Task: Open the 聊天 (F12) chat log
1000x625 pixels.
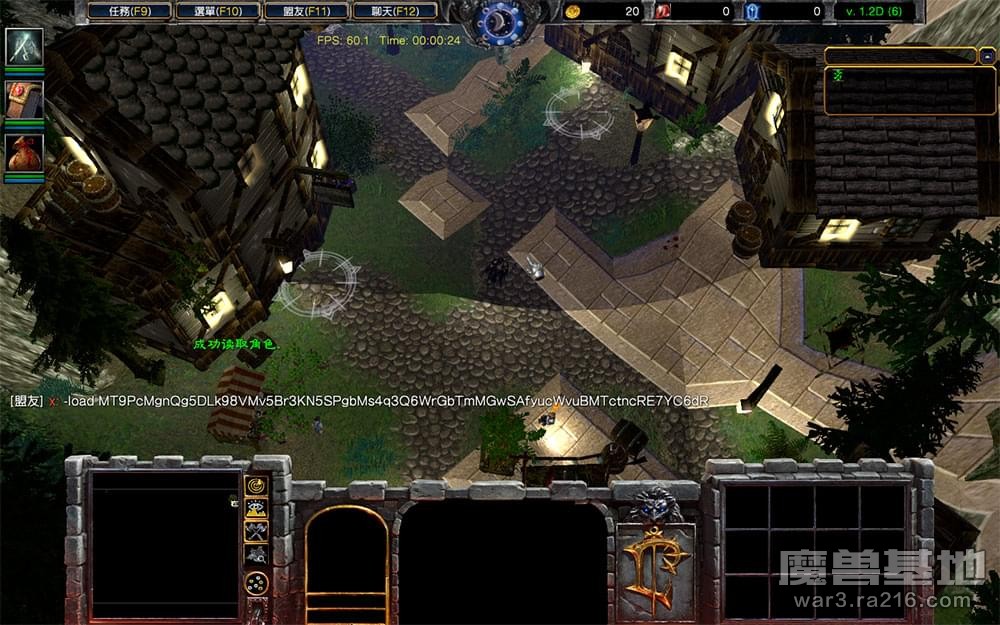Action: 395,11
